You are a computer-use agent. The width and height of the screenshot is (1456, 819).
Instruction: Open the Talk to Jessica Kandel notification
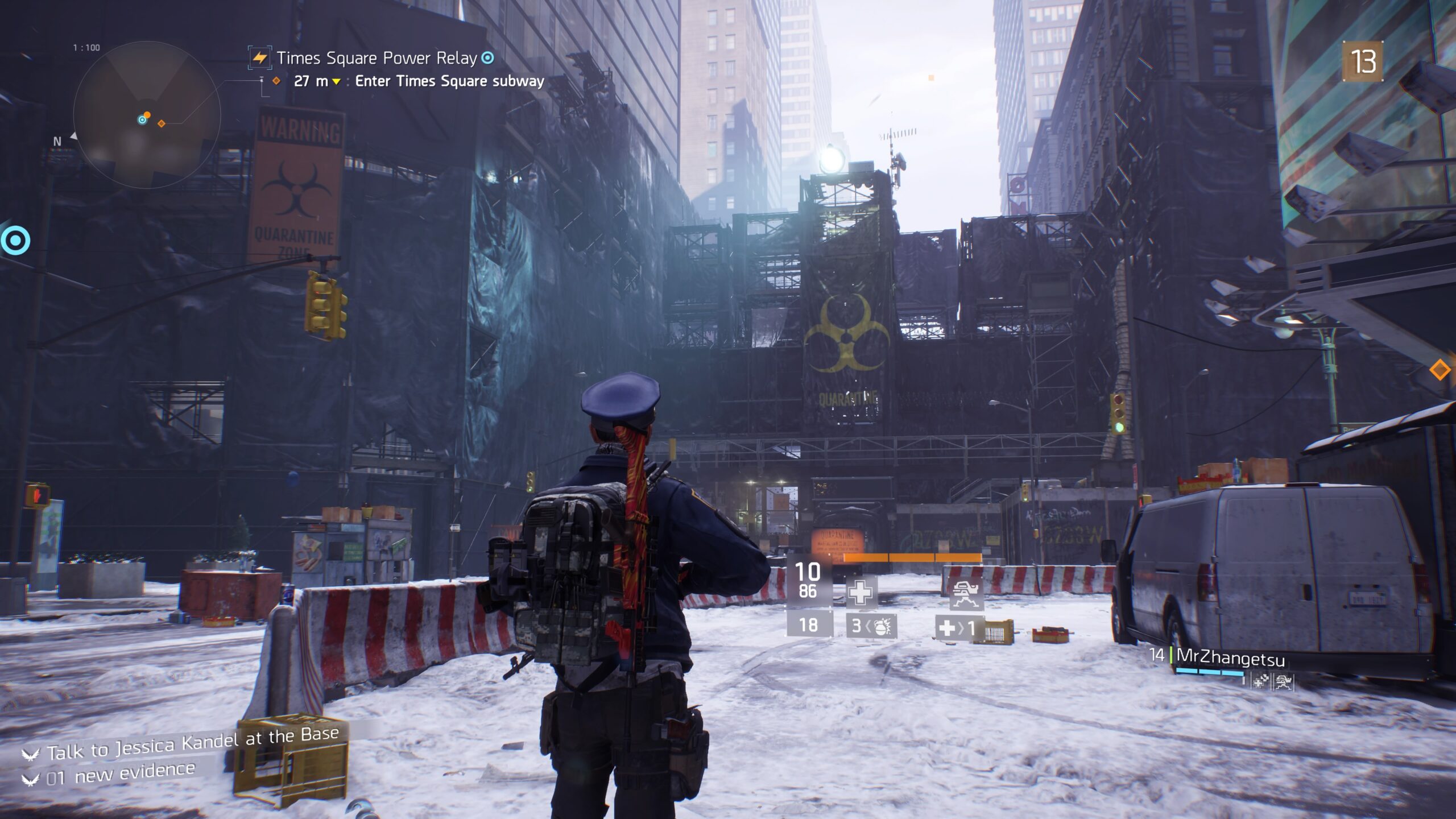(192, 743)
